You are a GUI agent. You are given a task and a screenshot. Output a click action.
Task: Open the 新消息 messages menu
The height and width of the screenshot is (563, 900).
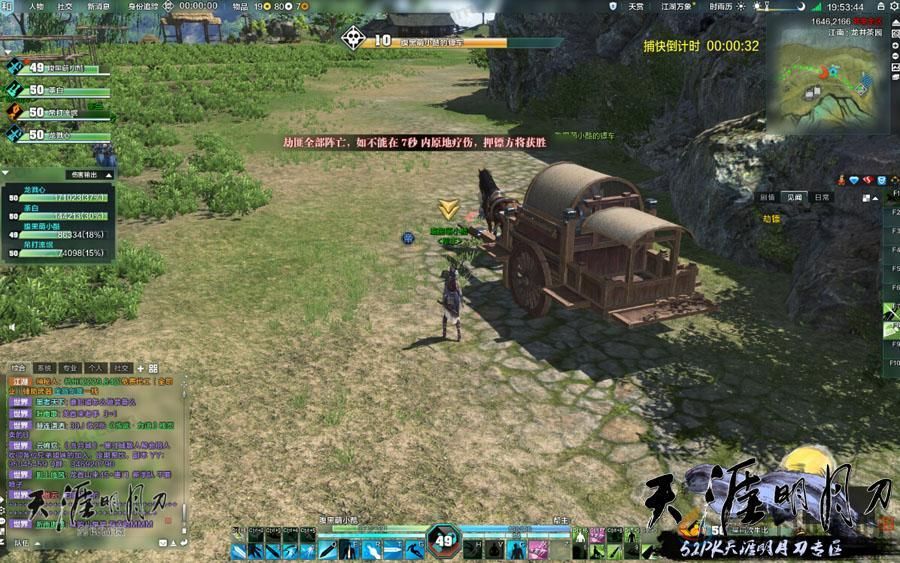[x=99, y=6]
